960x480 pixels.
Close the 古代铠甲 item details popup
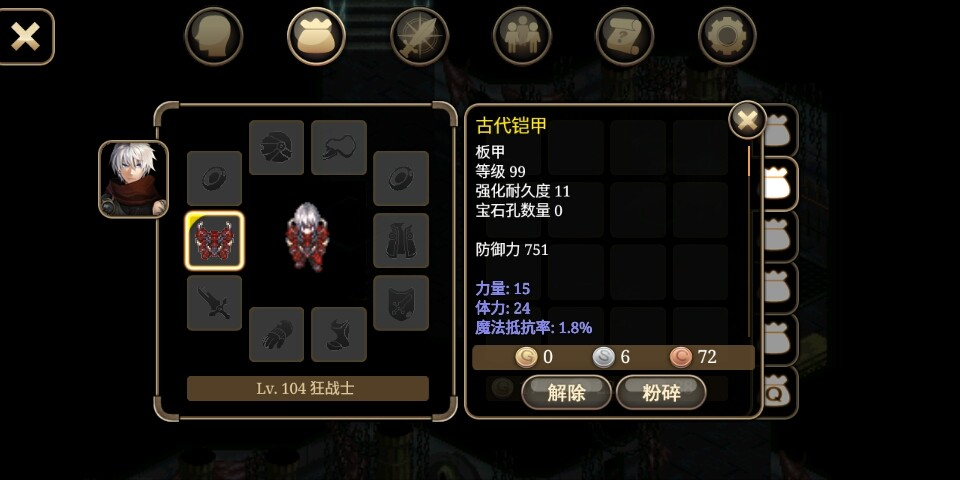coord(747,121)
